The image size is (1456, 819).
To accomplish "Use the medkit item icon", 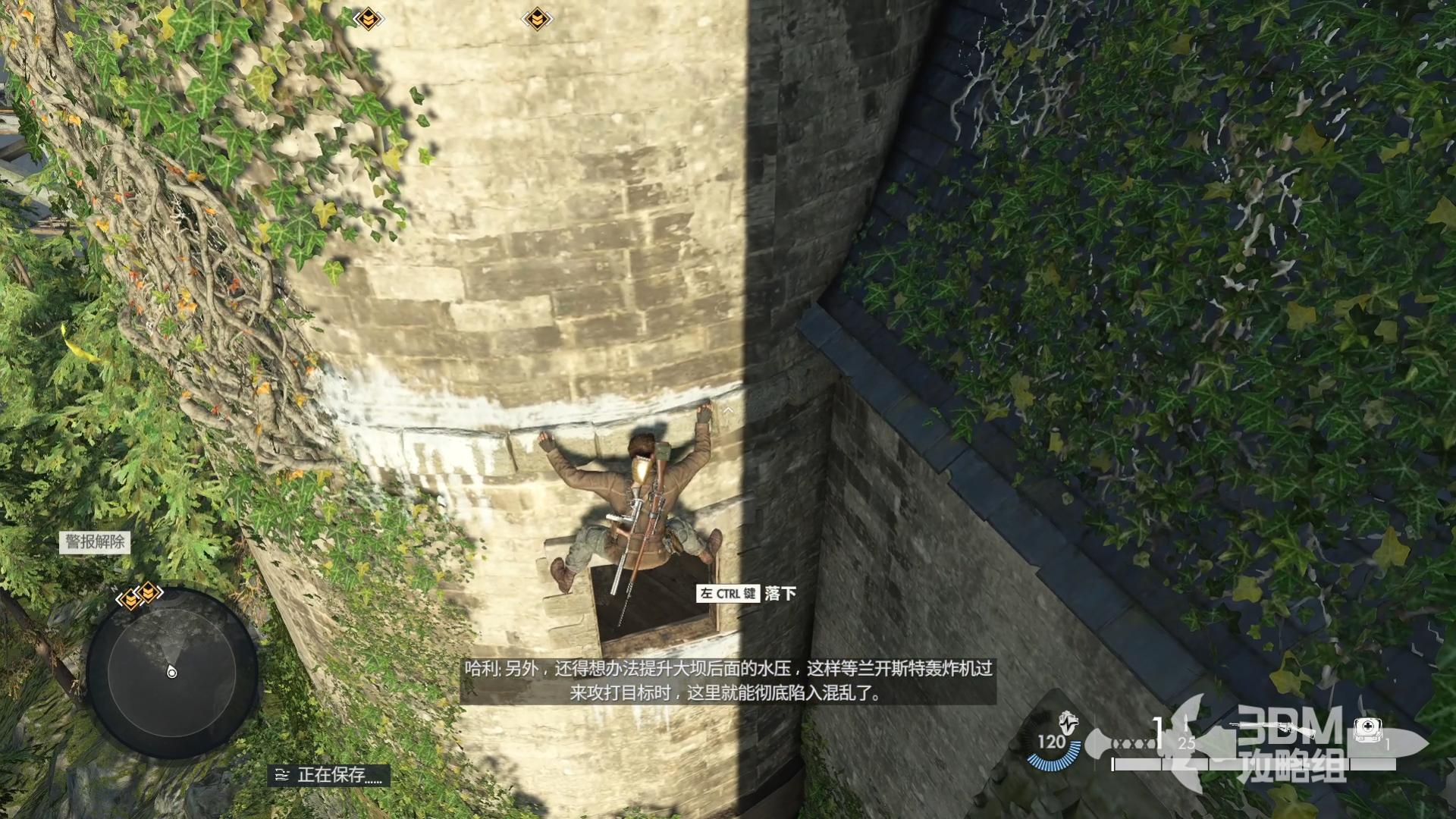I will click(1367, 730).
